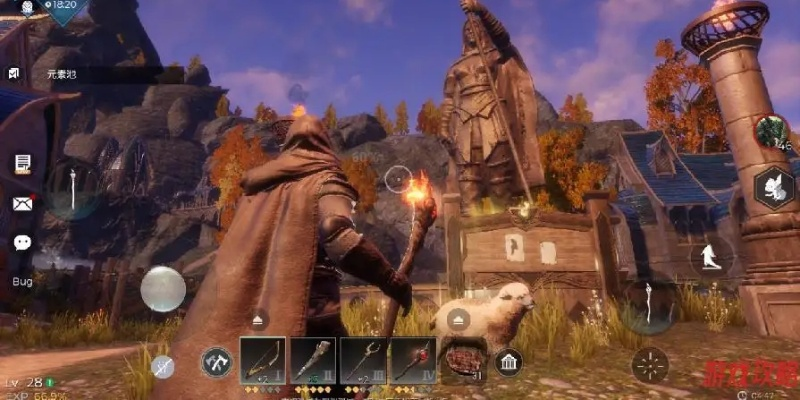Expand the quest tracker flag icon
Image resolution: width=800 pixels, height=400 pixels.
click(14, 74)
